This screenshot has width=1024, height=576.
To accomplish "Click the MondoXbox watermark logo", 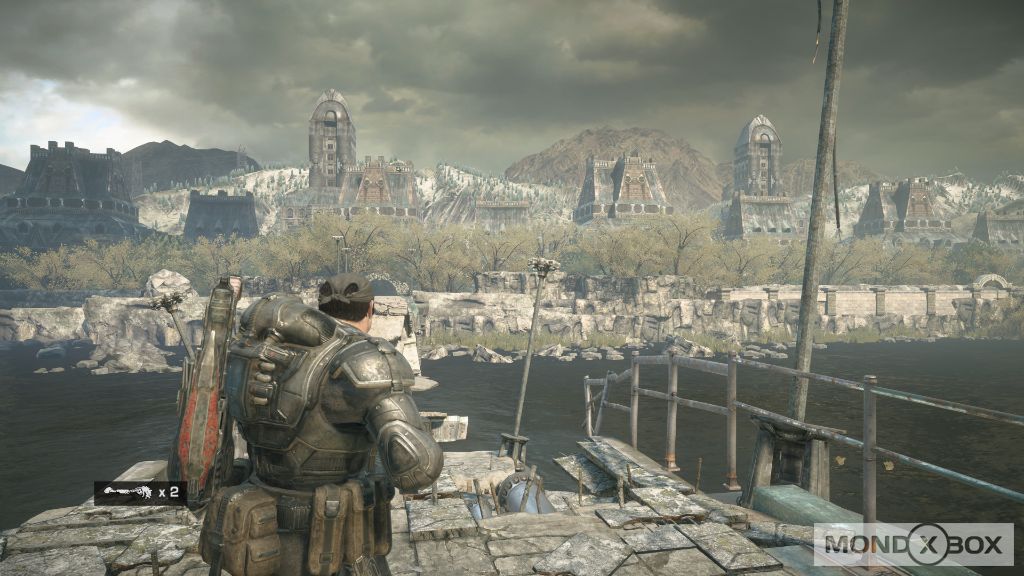I will click(x=913, y=545).
